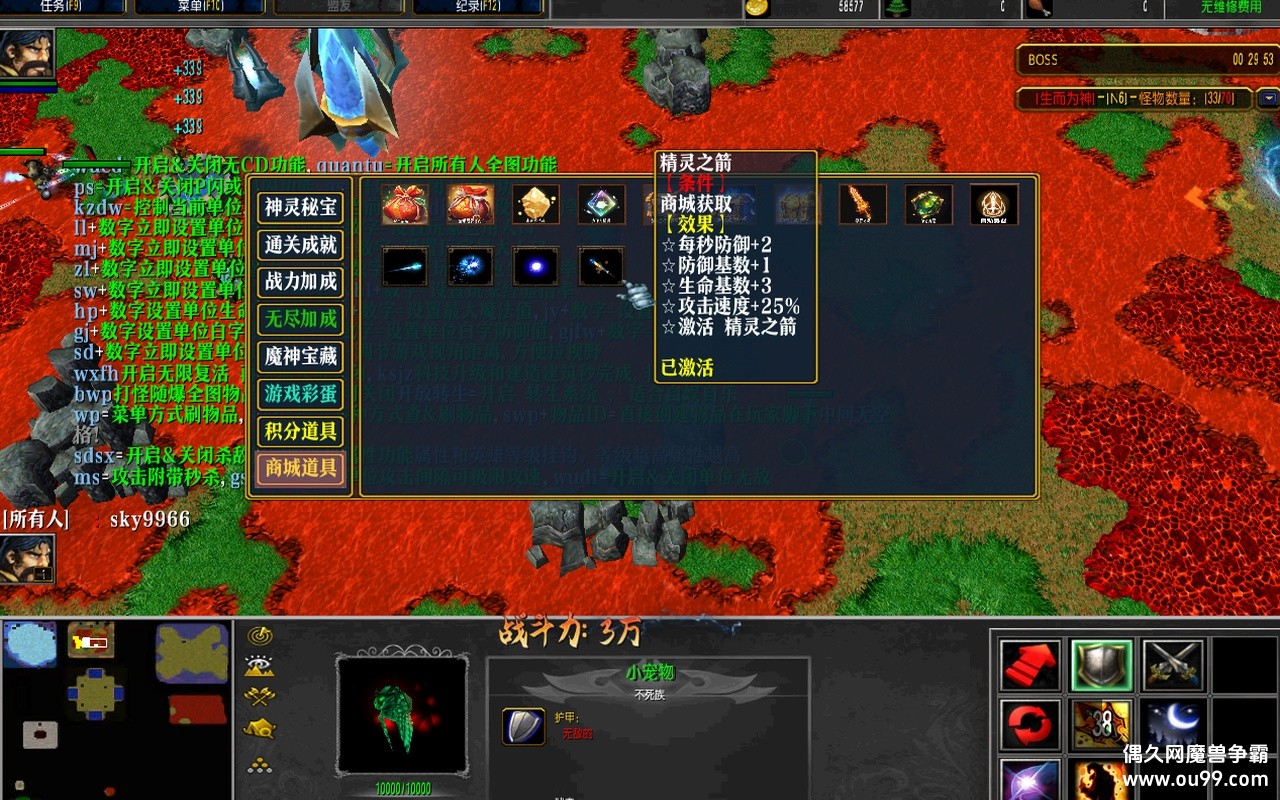Open the 通关成就 achievements panel
Image resolution: width=1280 pixels, height=800 pixels.
301,246
